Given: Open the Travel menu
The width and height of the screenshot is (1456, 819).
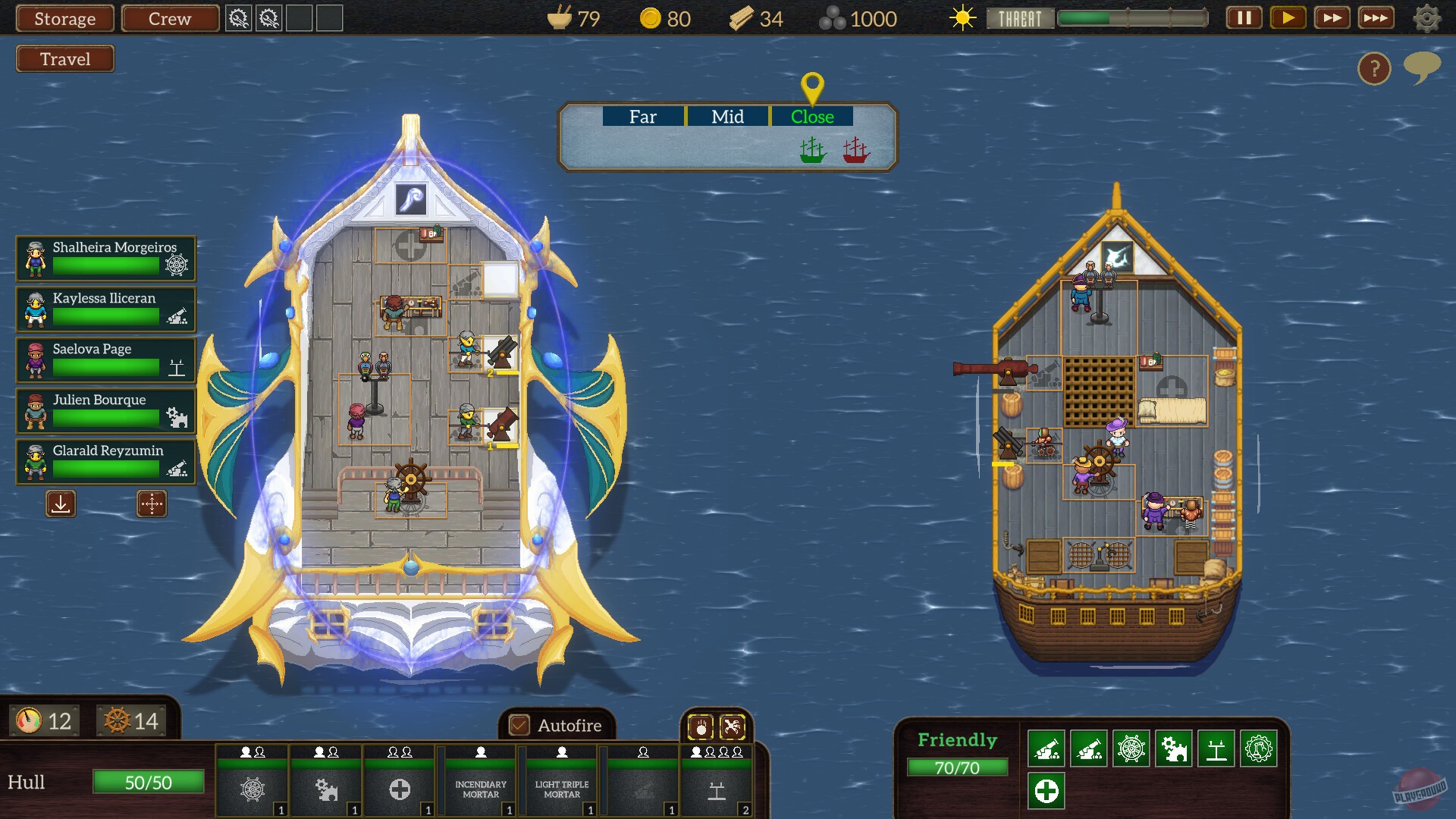Looking at the screenshot, I should [x=64, y=58].
